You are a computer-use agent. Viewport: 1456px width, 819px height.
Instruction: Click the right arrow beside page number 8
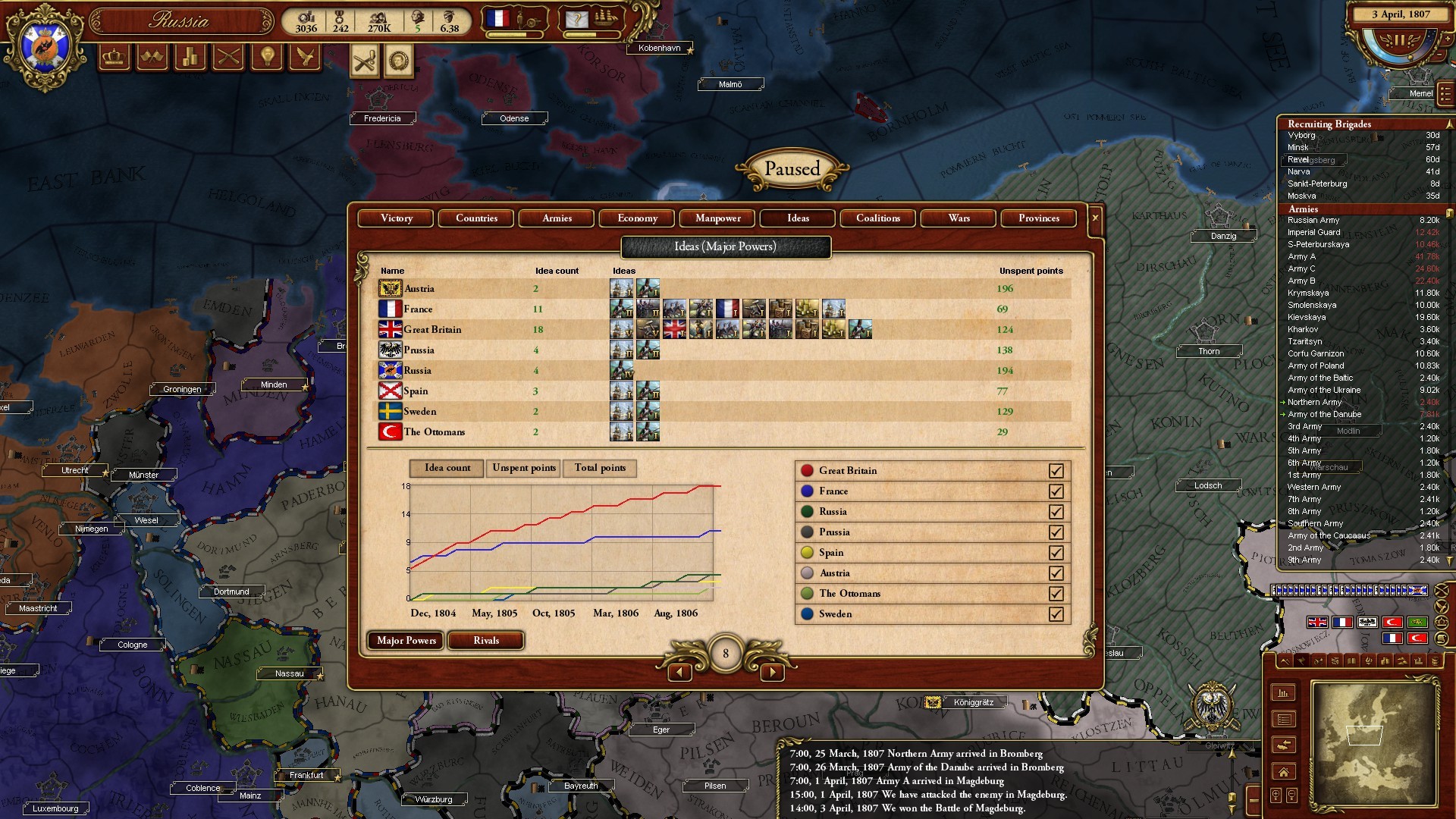tap(773, 672)
